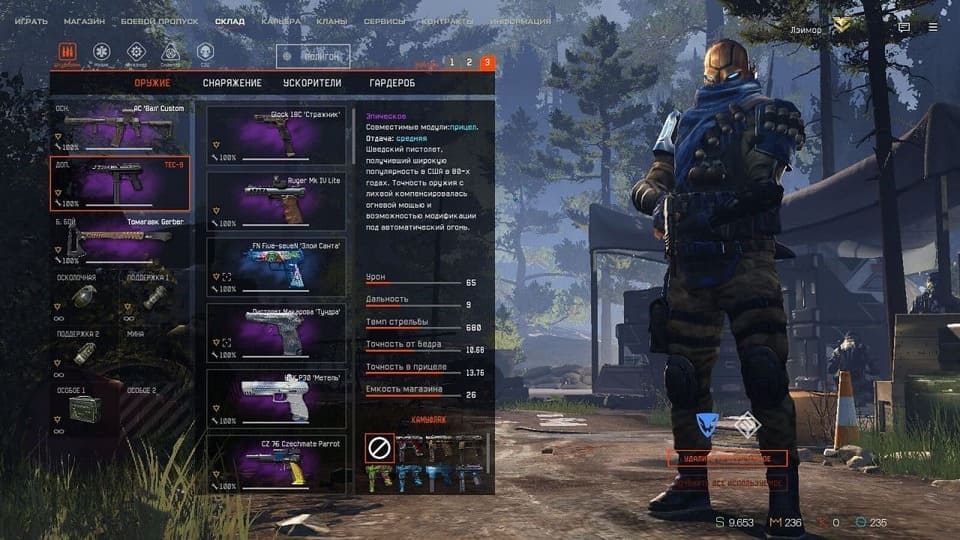
Task: Open the Боевой пропуск battle pass
Action: (x=160, y=21)
